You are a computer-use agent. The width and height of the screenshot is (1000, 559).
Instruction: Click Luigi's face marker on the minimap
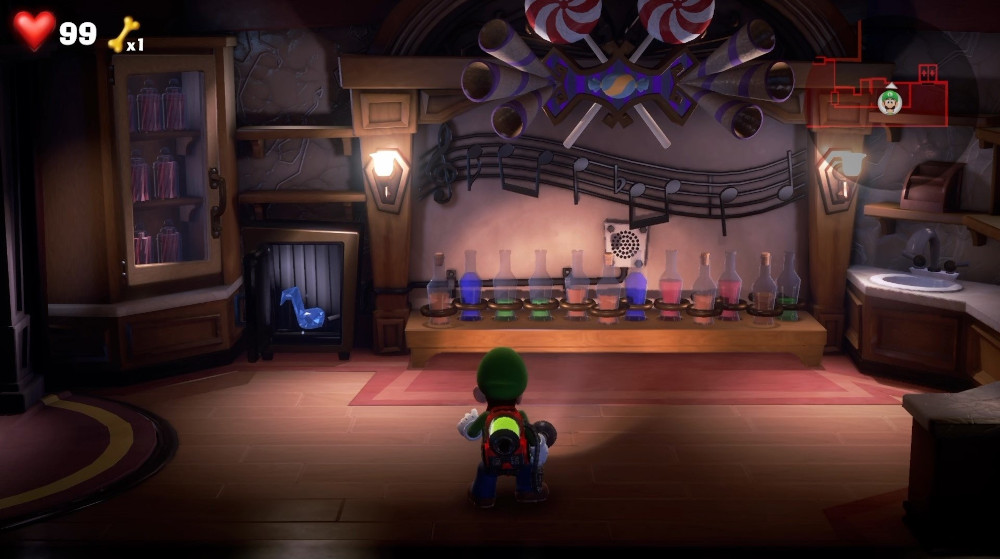pyautogui.click(x=889, y=101)
